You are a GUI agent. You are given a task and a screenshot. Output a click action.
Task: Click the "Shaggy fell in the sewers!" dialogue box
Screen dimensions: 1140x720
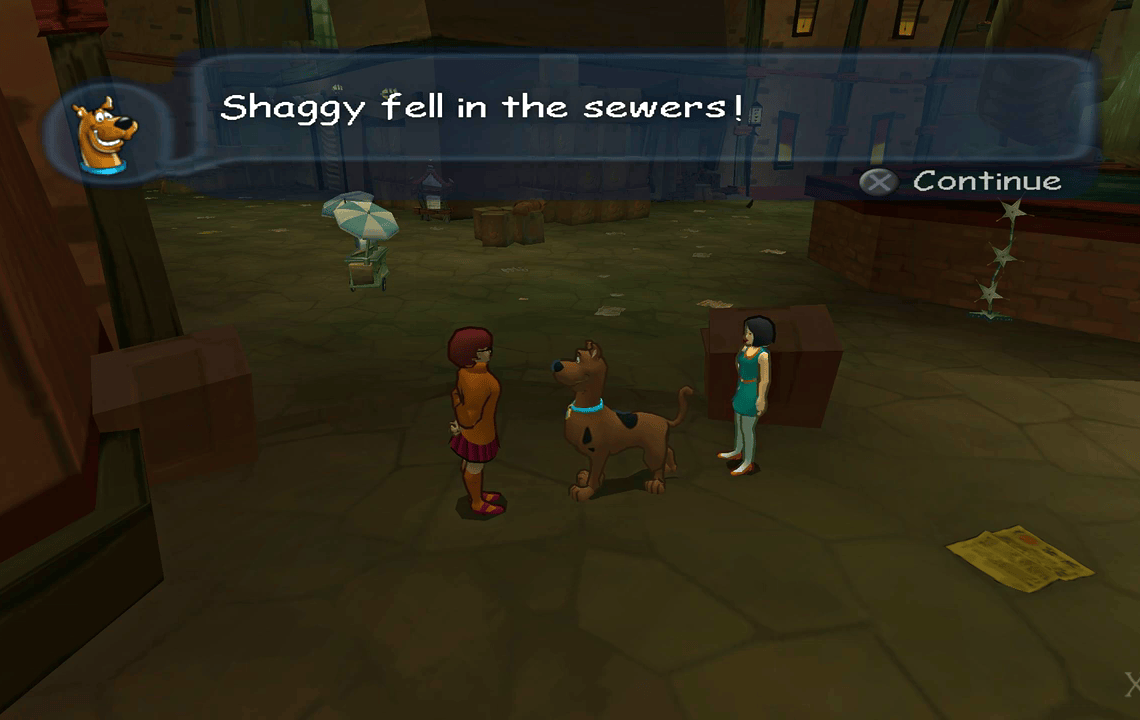pyautogui.click(x=640, y=108)
